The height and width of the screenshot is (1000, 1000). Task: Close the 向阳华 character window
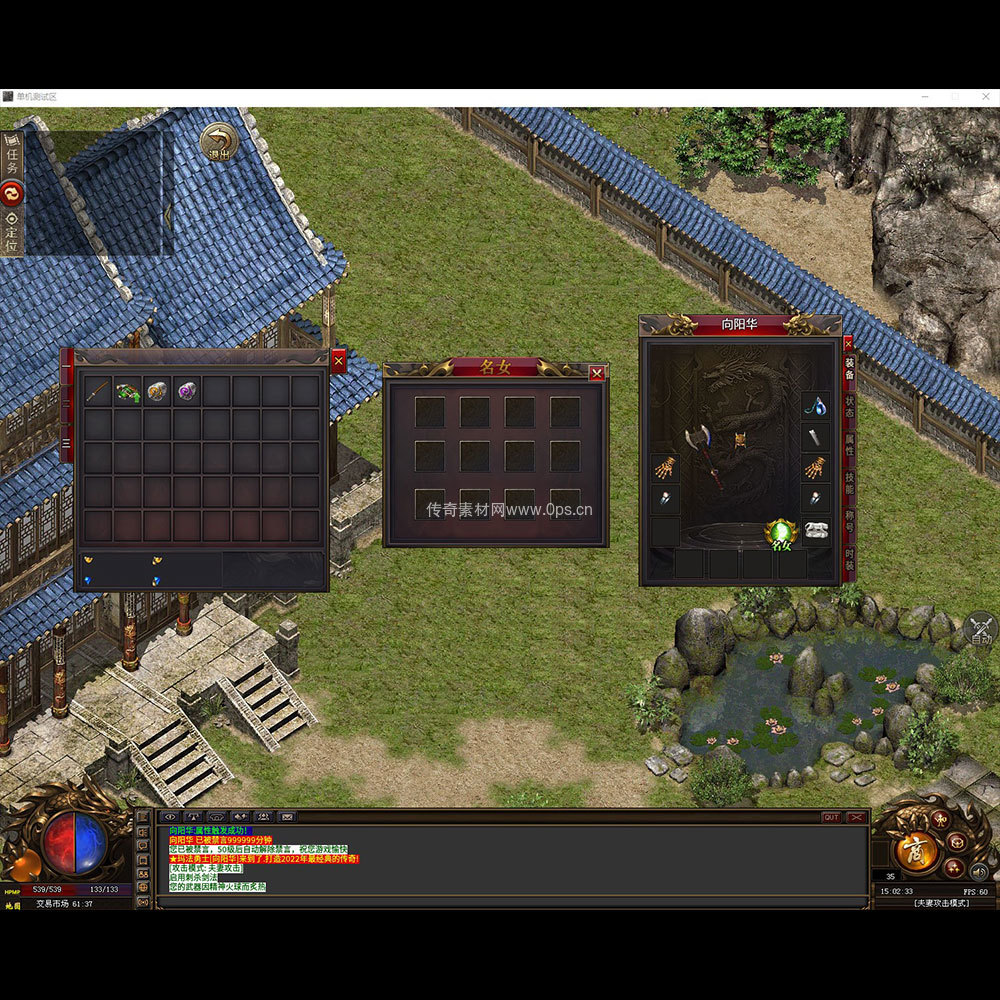pos(848,343)
